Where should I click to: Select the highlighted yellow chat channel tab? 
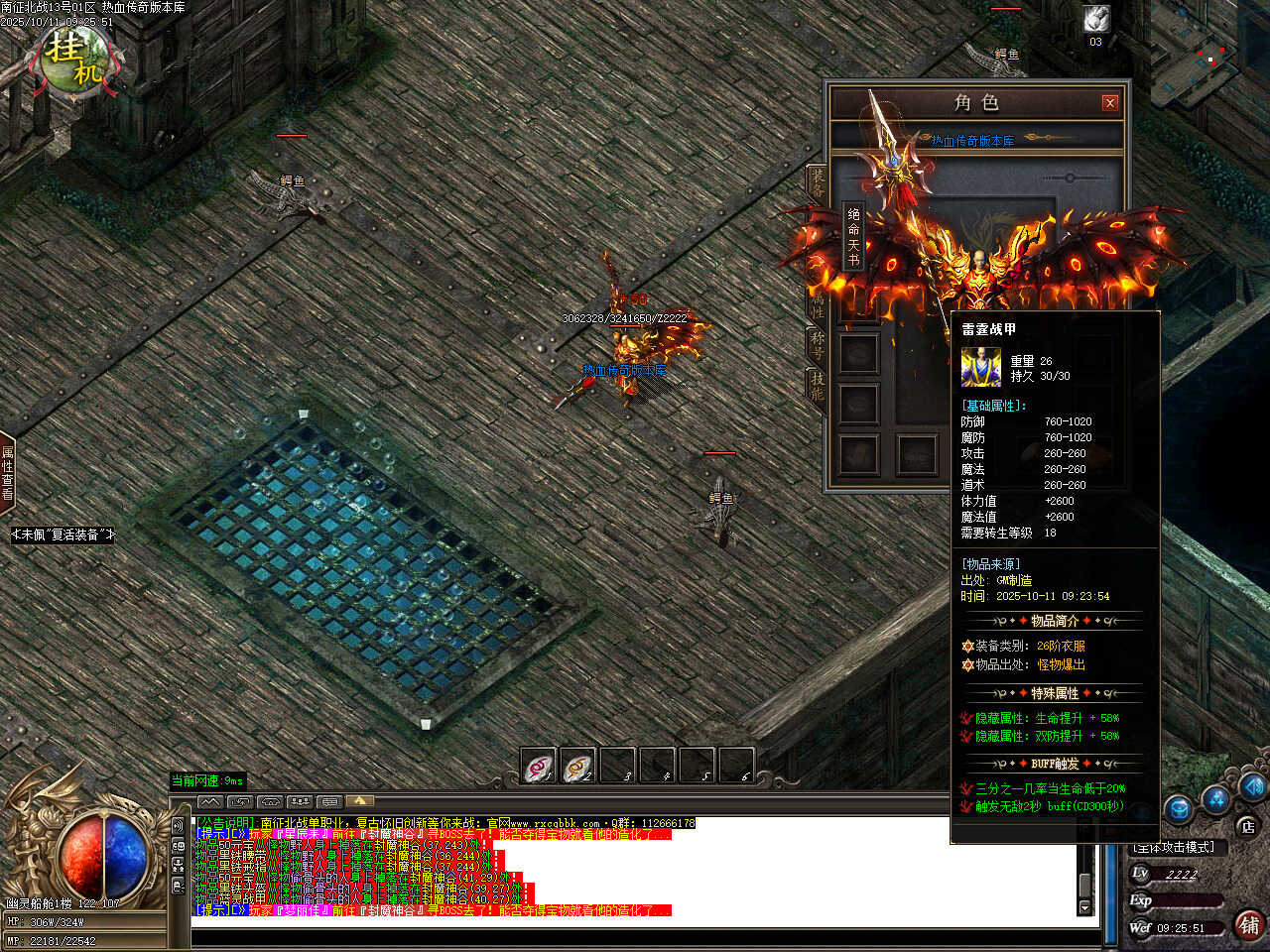pyautogui.click(x=359, y=800)
